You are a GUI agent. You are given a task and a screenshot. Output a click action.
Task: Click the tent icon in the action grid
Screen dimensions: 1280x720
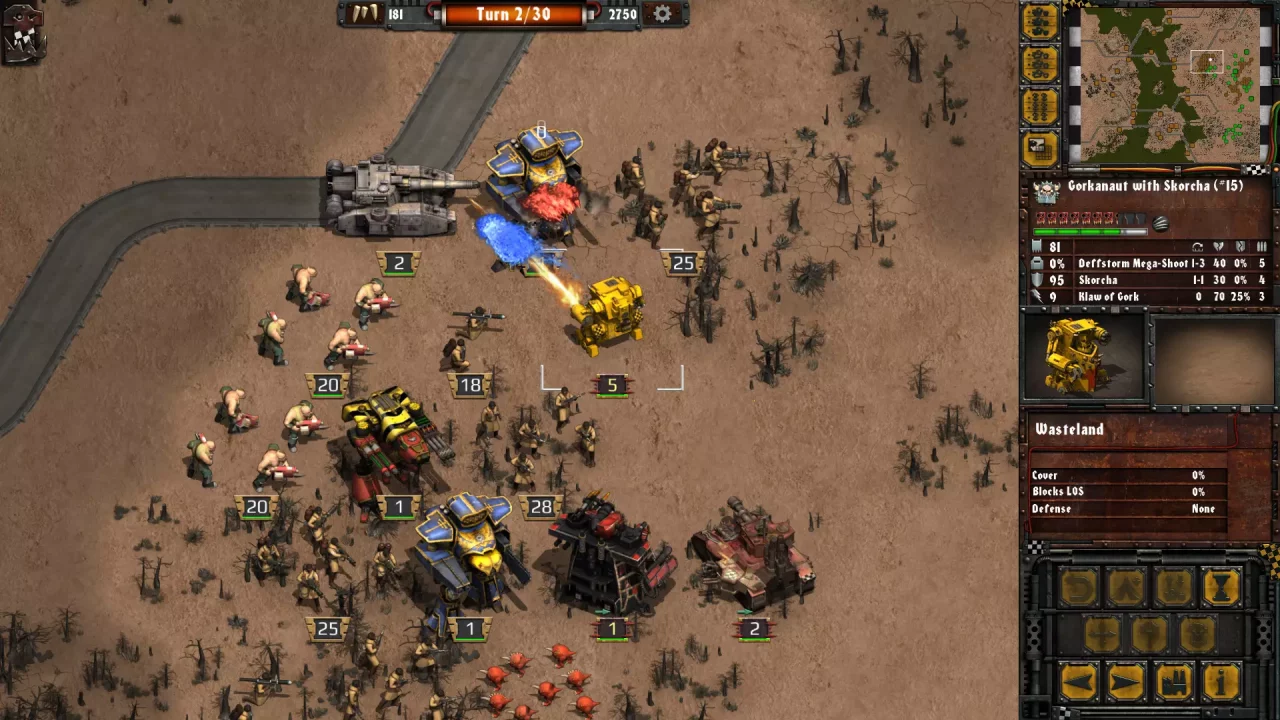(x=1128, y=588)
